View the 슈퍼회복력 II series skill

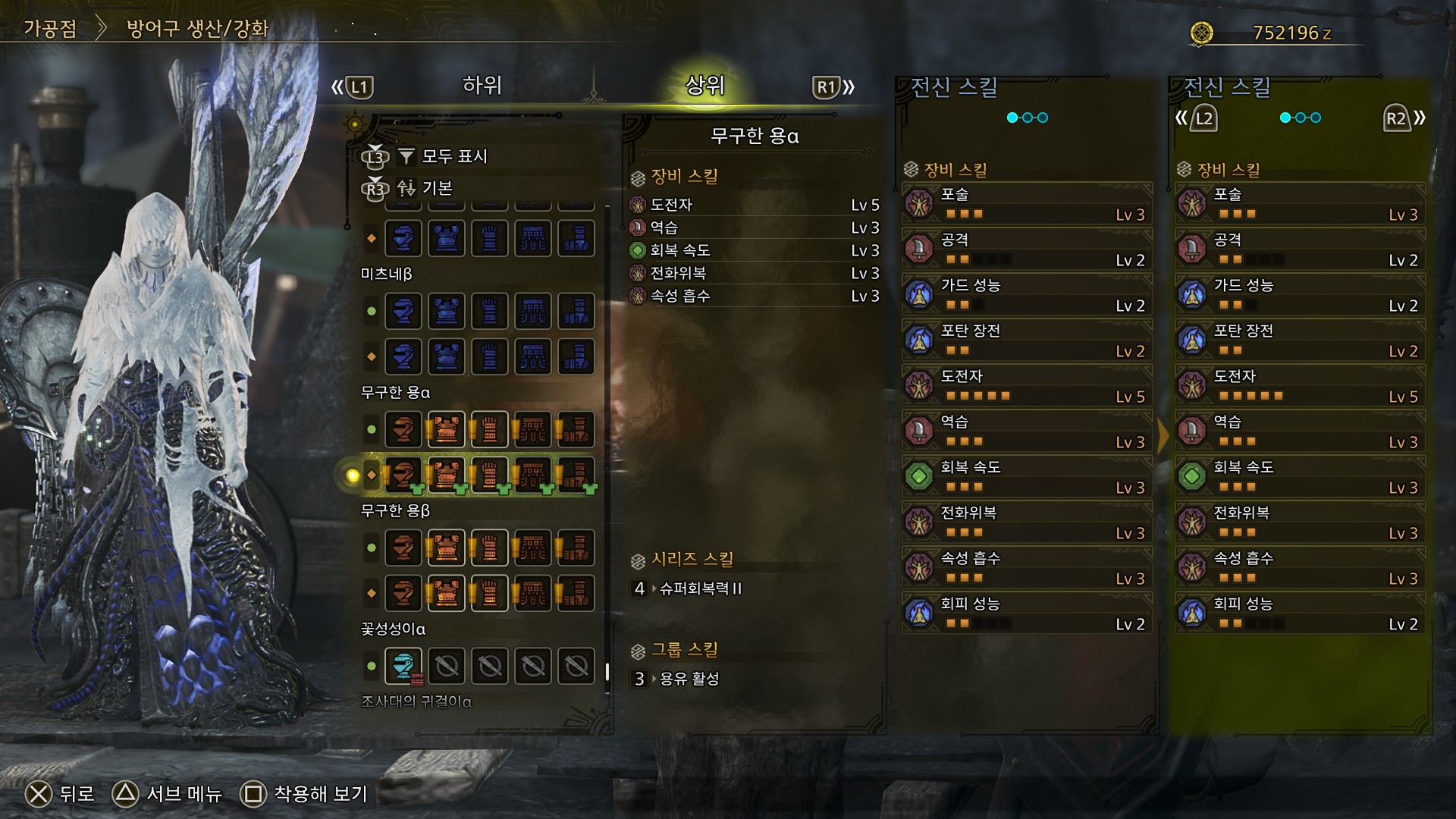point(699,588)
